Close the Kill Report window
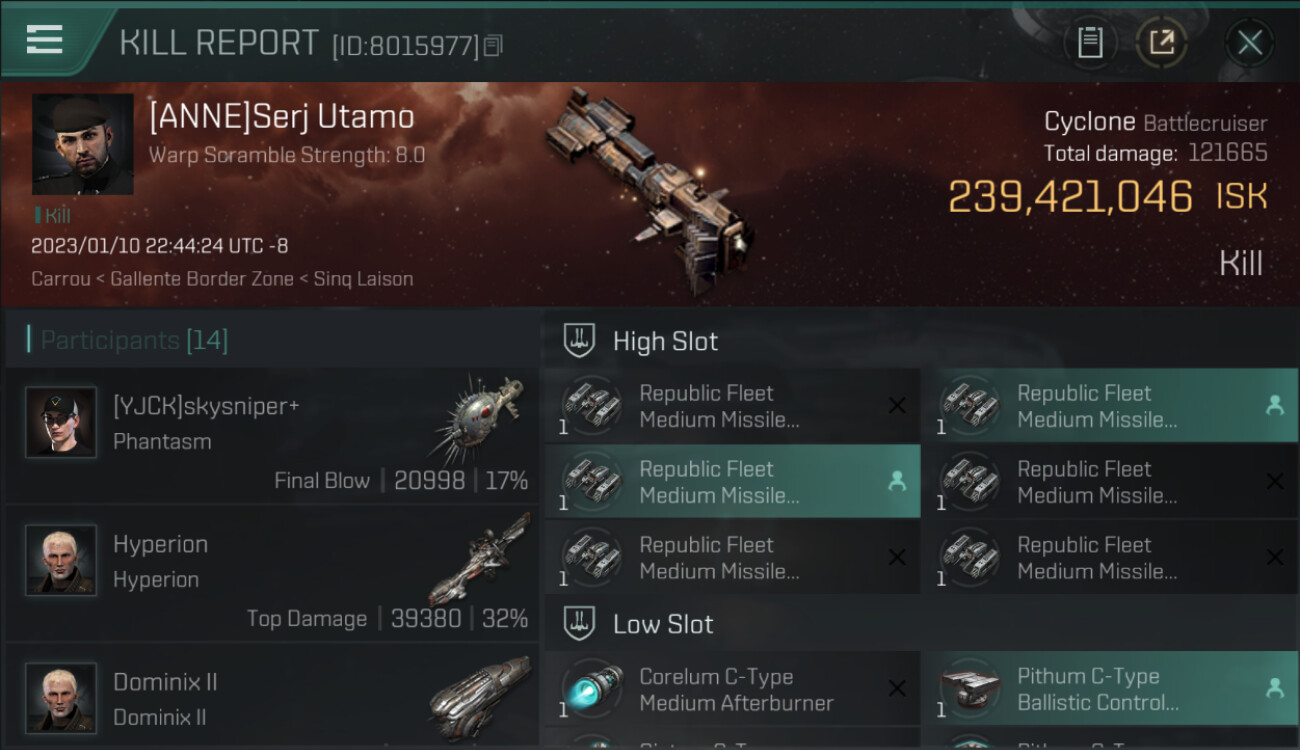 pos(1249,43)
